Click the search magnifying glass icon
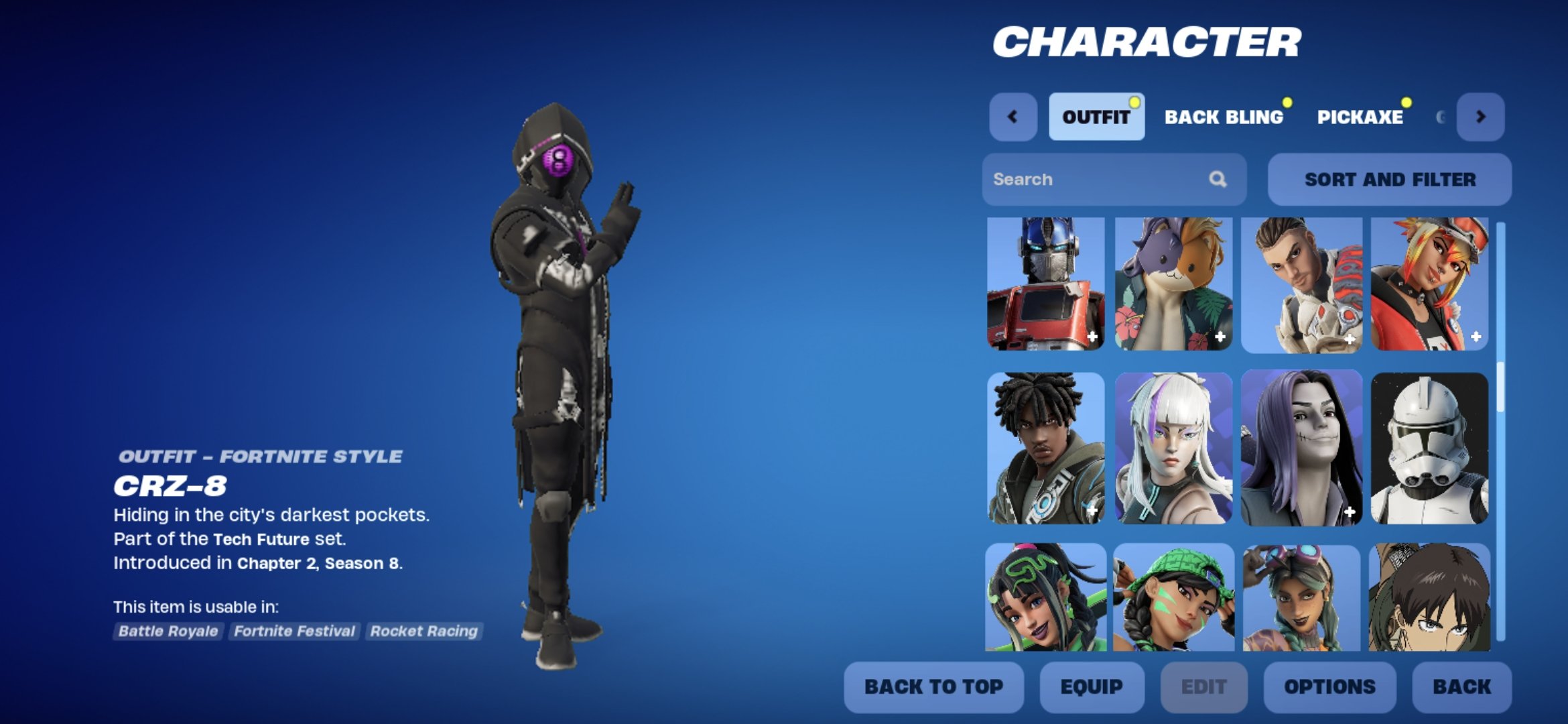The image size is (1568, 724). point(1218,179)
